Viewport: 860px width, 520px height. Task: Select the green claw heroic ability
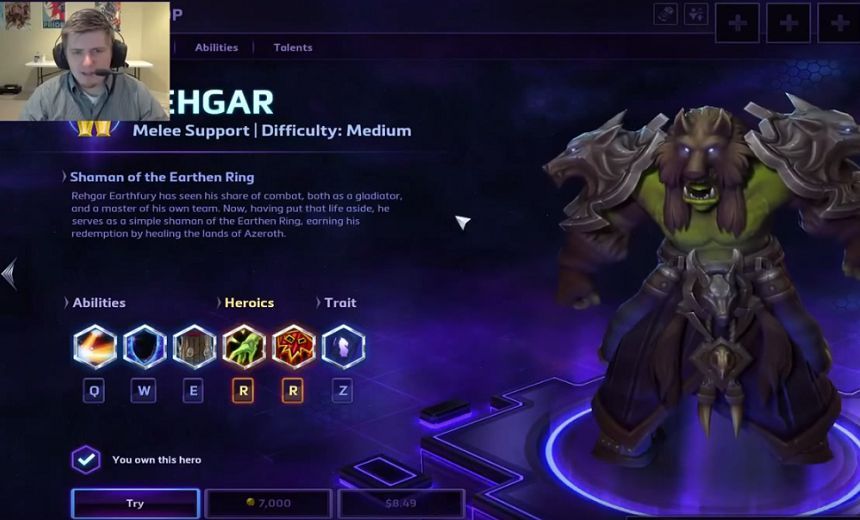[243, 347]
